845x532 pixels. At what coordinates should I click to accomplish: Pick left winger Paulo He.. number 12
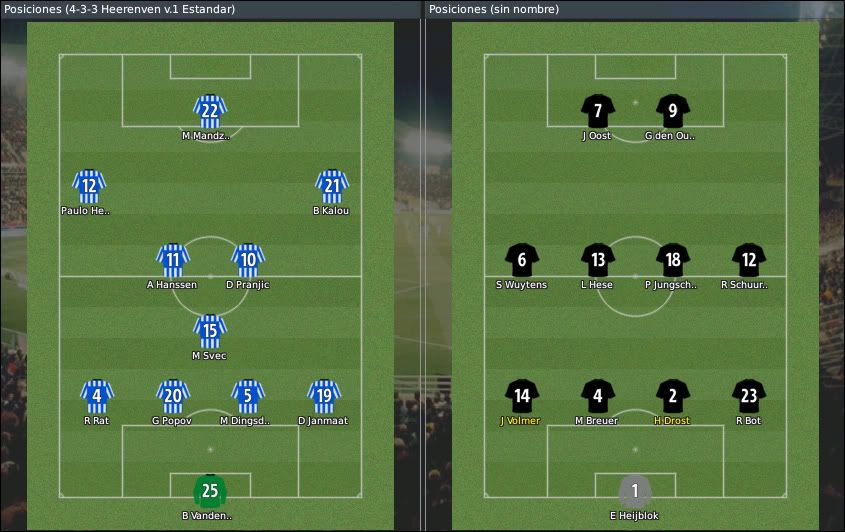89,186
